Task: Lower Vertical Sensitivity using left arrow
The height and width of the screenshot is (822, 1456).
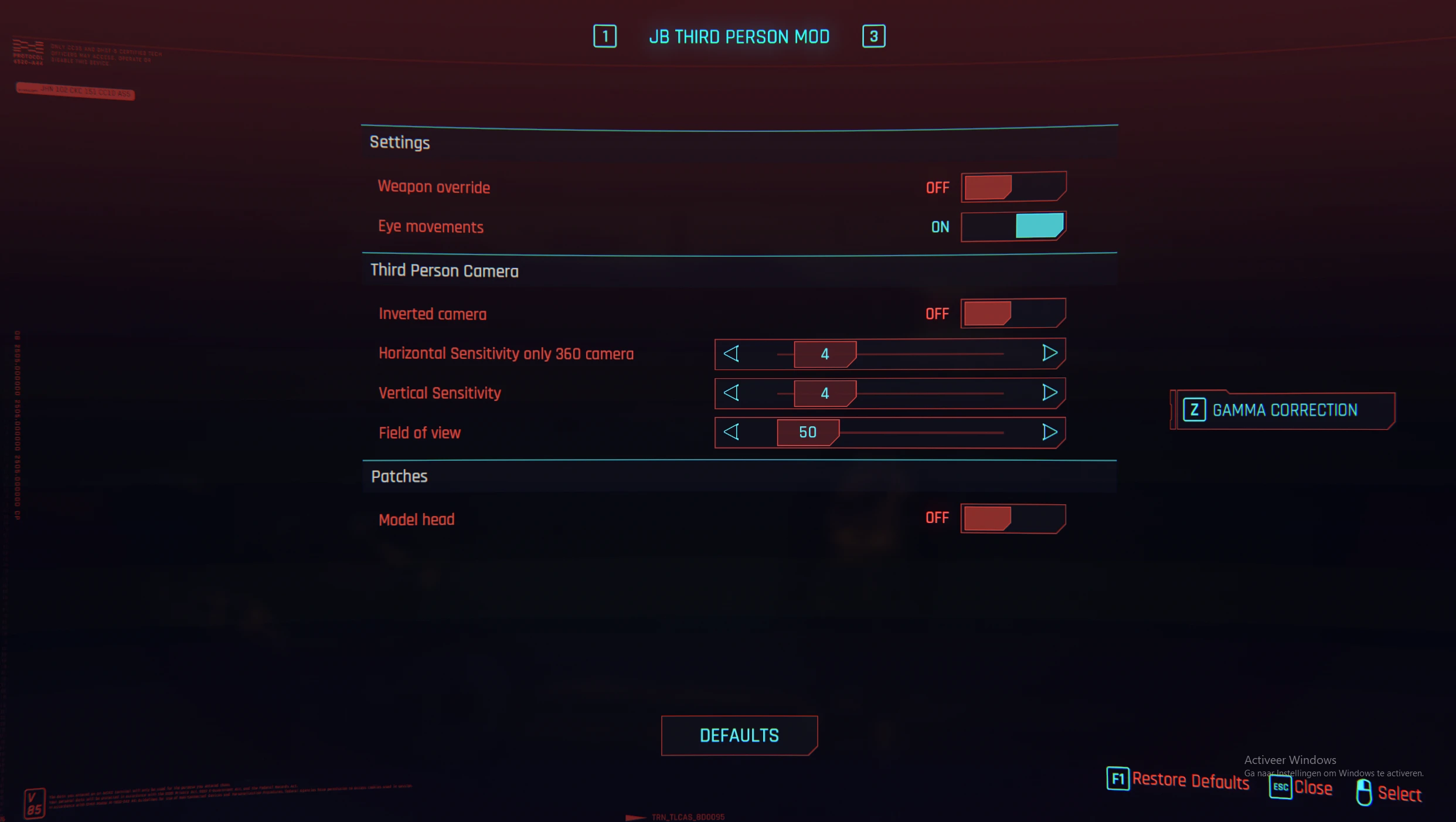Action: pos(731,393)
